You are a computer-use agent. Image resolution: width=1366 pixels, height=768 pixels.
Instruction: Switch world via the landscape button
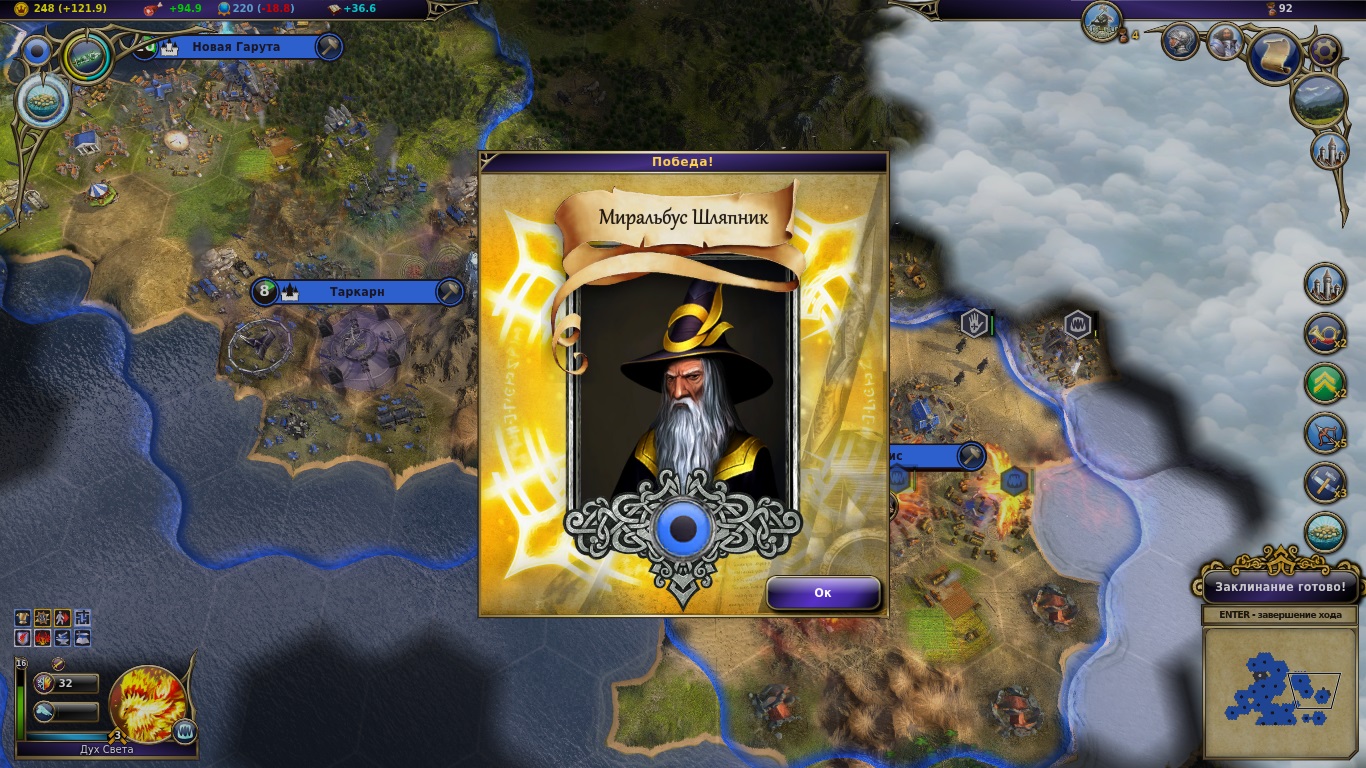[1319, 100]
